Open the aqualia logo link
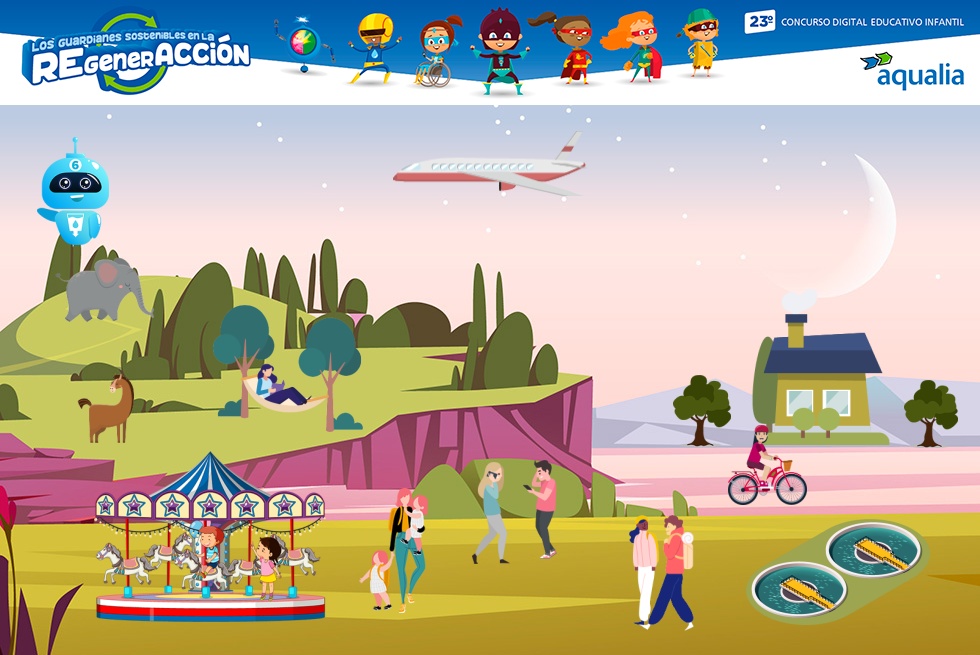The image size is (980, 655). point(911,70)
